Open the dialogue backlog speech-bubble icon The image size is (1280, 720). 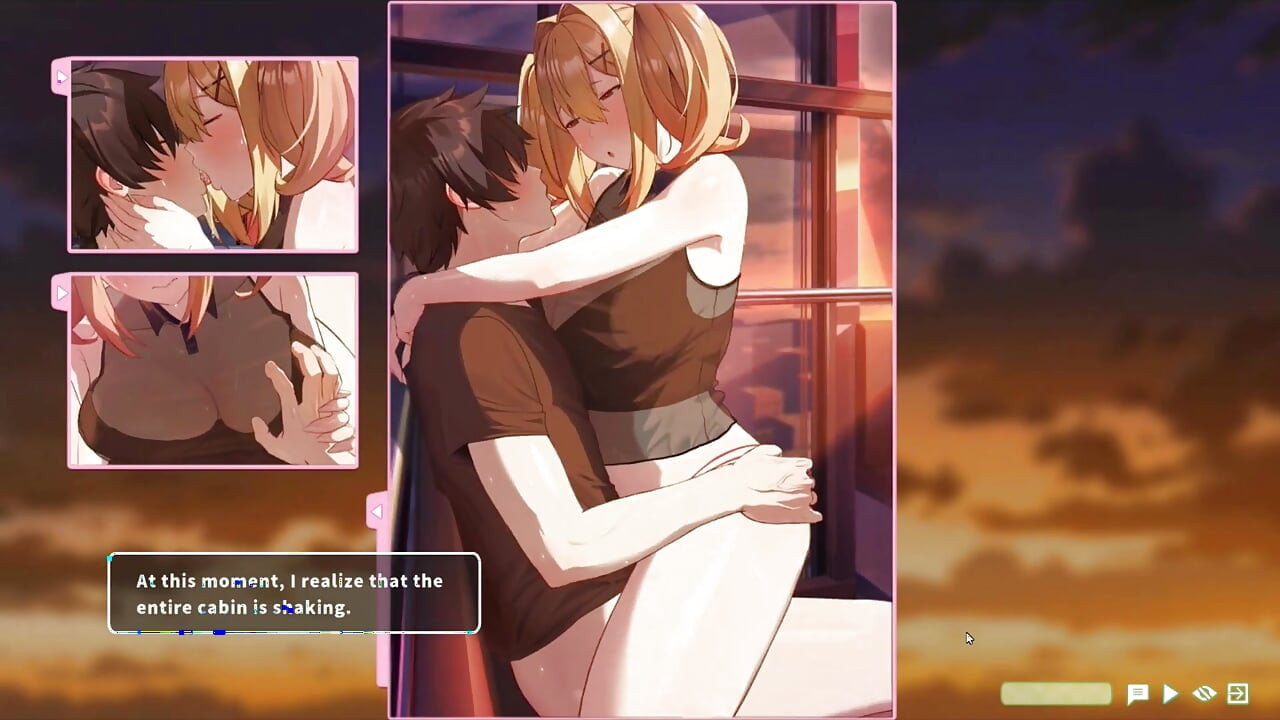tap(1139, 693)
